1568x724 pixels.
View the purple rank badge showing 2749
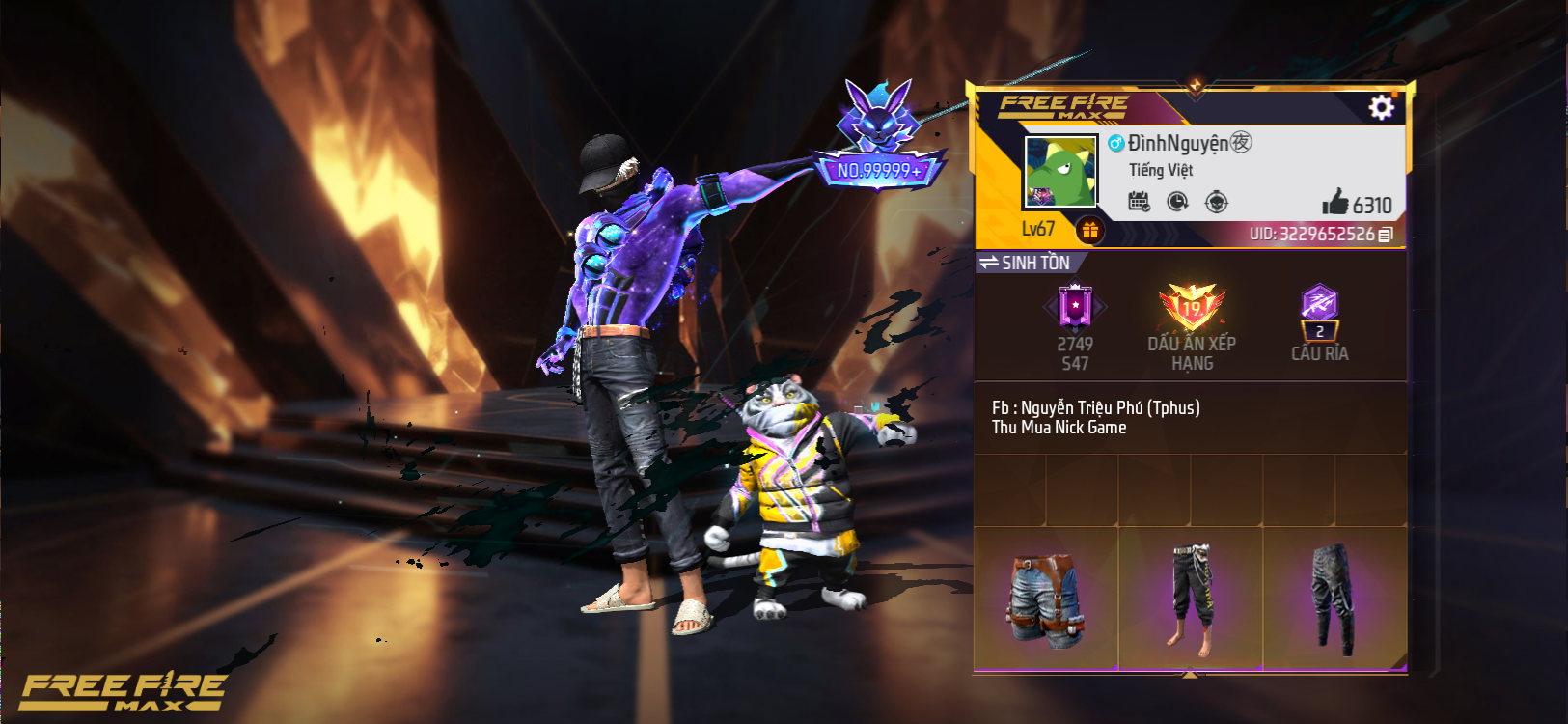click(x=1075, y=309)
